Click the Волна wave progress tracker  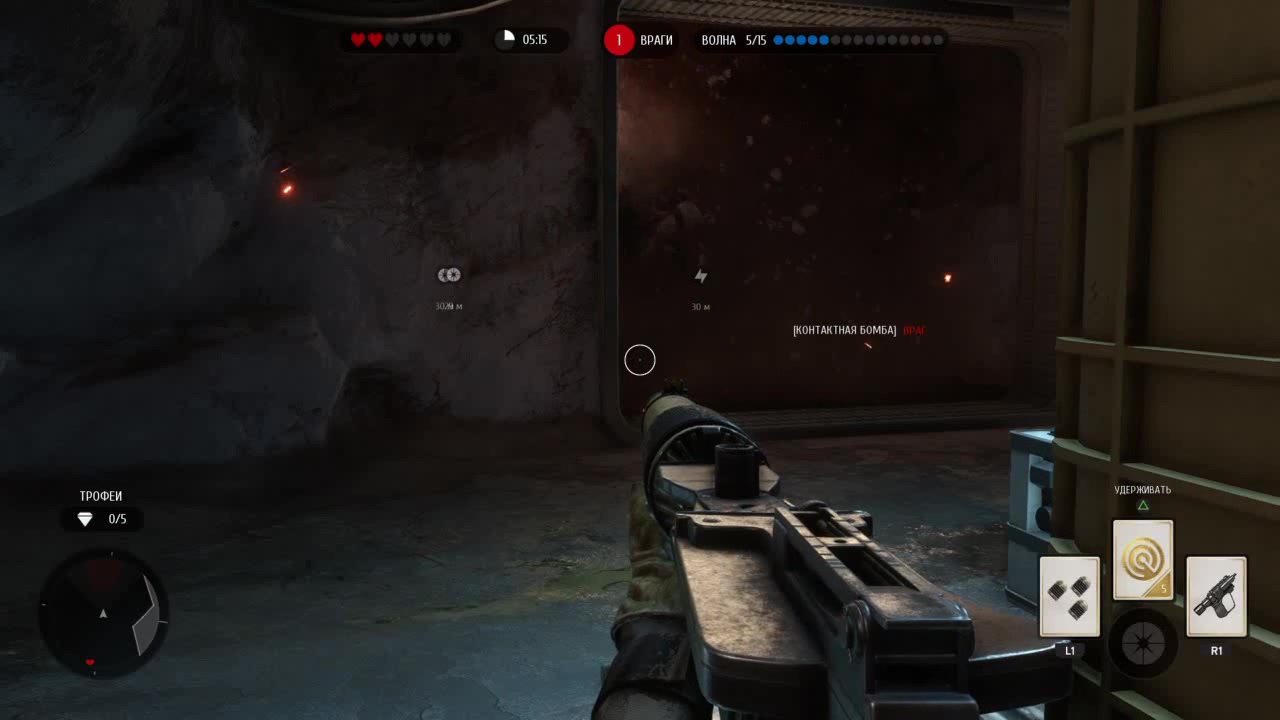(x=822, y=40)
